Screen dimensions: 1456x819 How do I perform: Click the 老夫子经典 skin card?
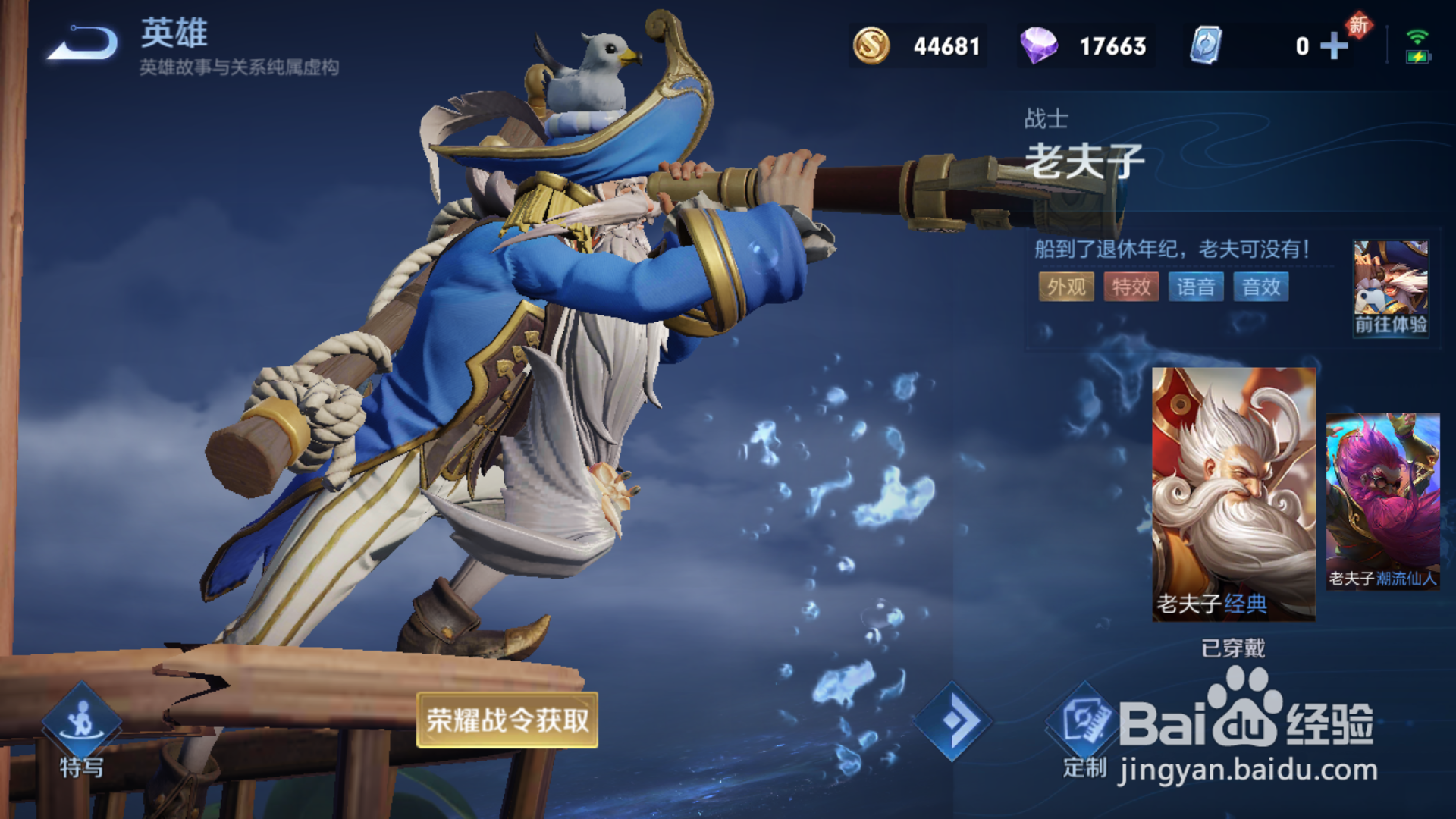[x=1232, y=493]
